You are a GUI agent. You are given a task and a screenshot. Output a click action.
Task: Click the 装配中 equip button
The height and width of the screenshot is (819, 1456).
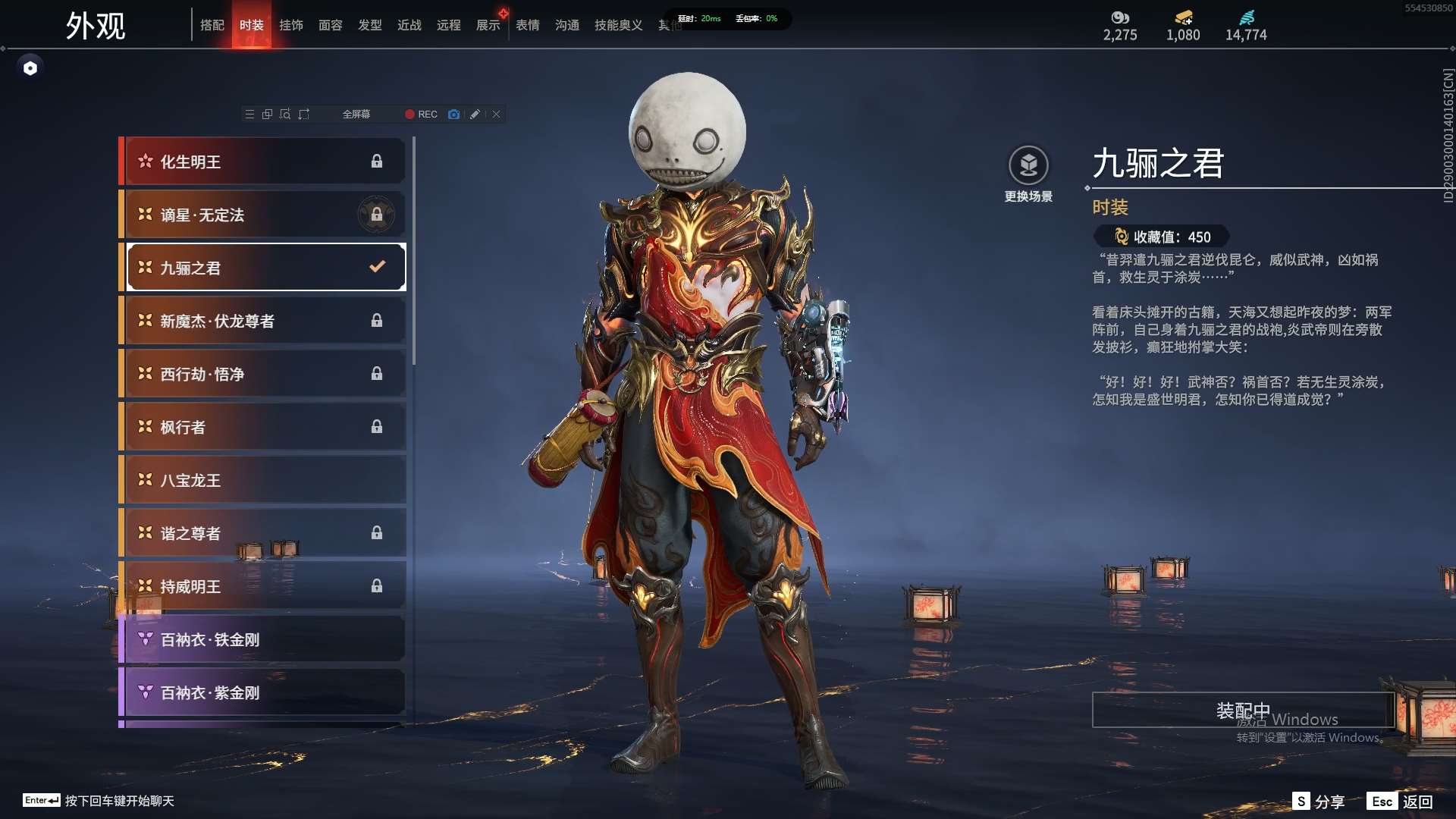(1242, 711)
